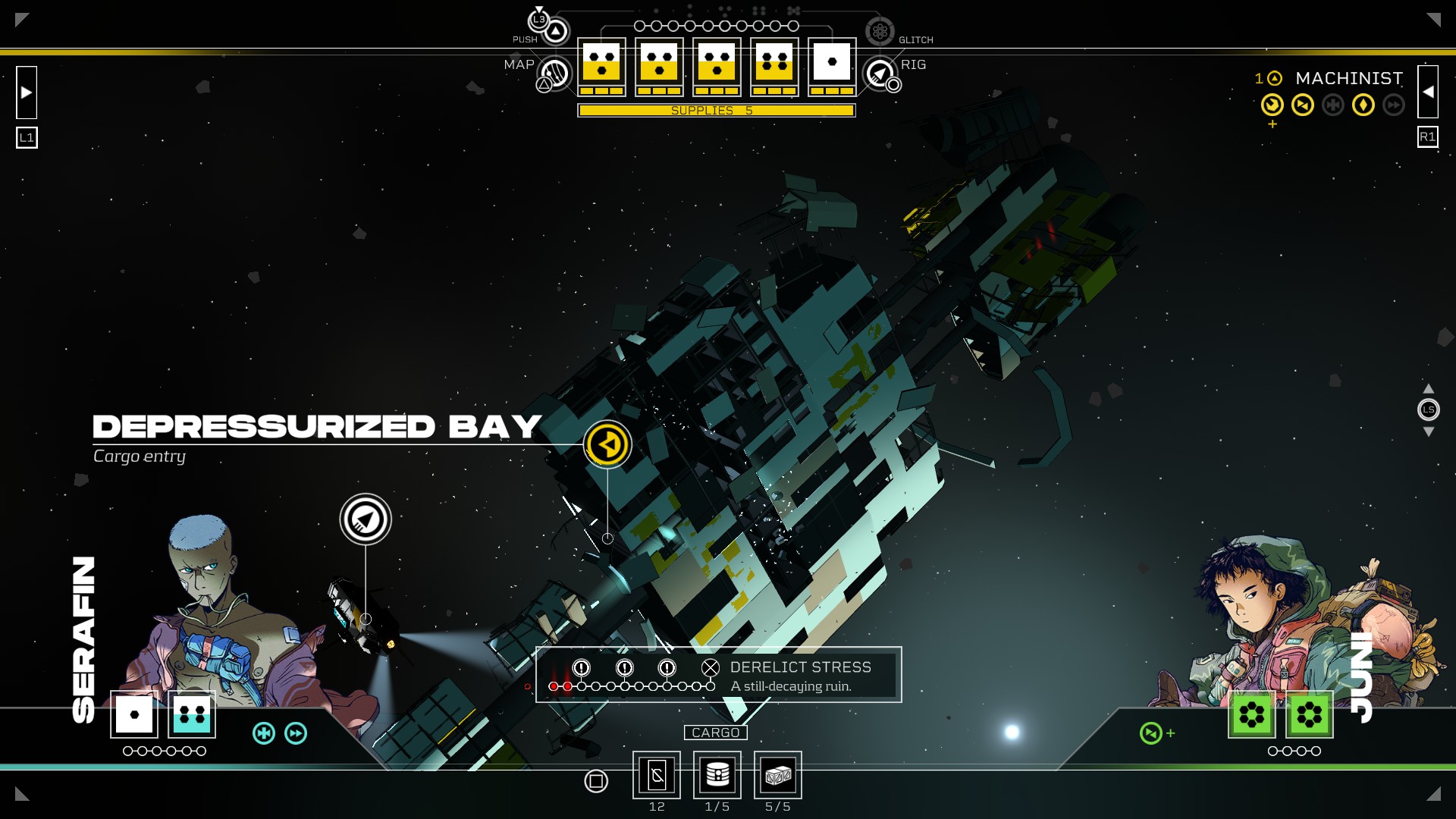Screen dimensions: 1456x819
Task: Select the cargo data card item
Action: [x=657, y=775]
